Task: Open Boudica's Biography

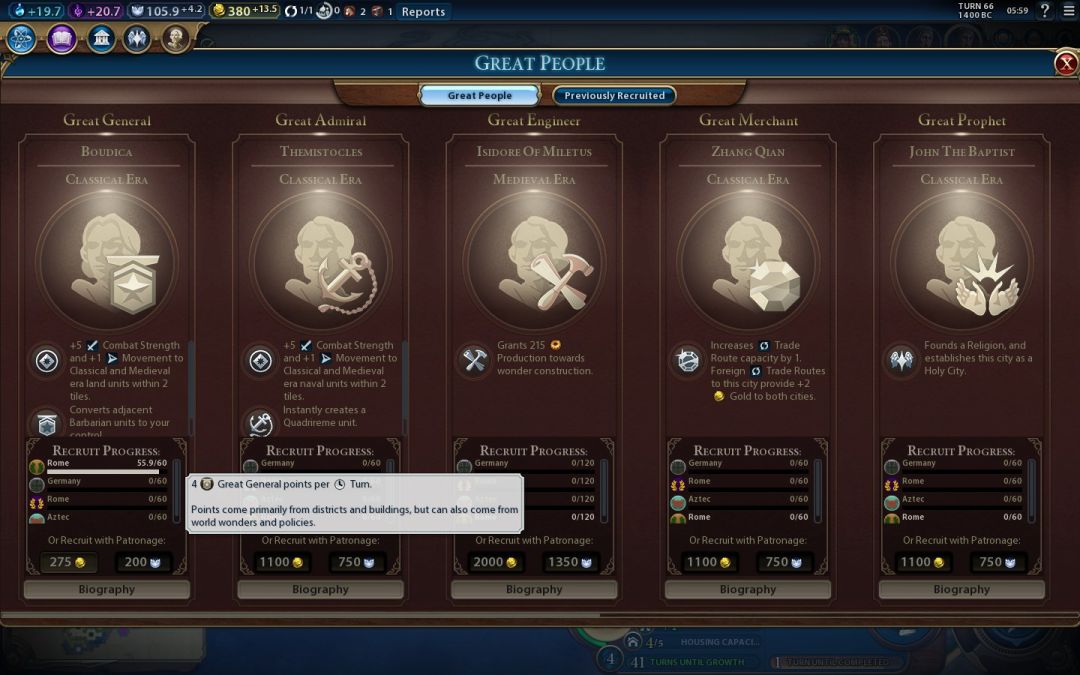Action: [107, 590]
